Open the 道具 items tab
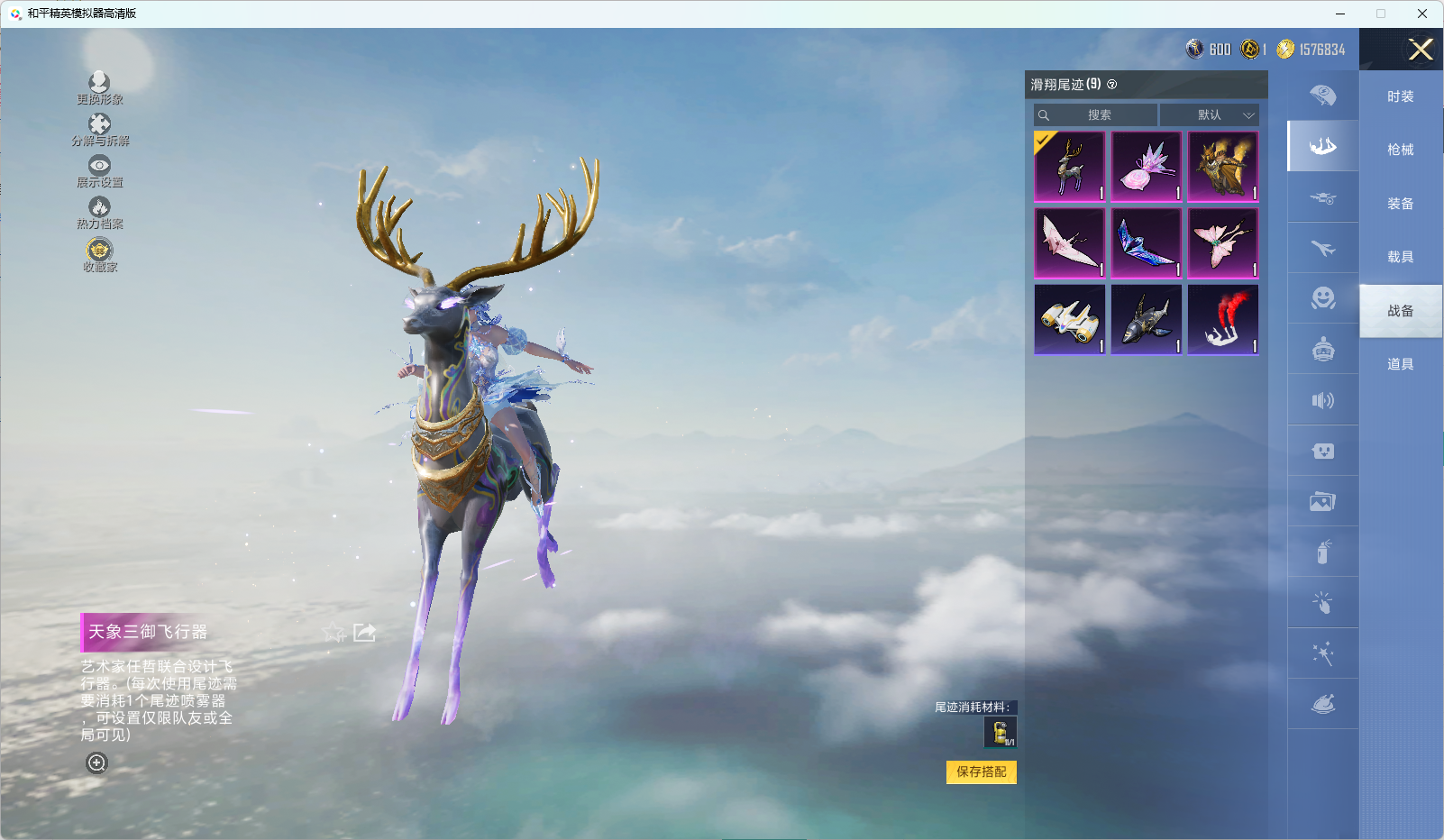This screenshot has width=1444, height=840. [x=1400, y=364]
